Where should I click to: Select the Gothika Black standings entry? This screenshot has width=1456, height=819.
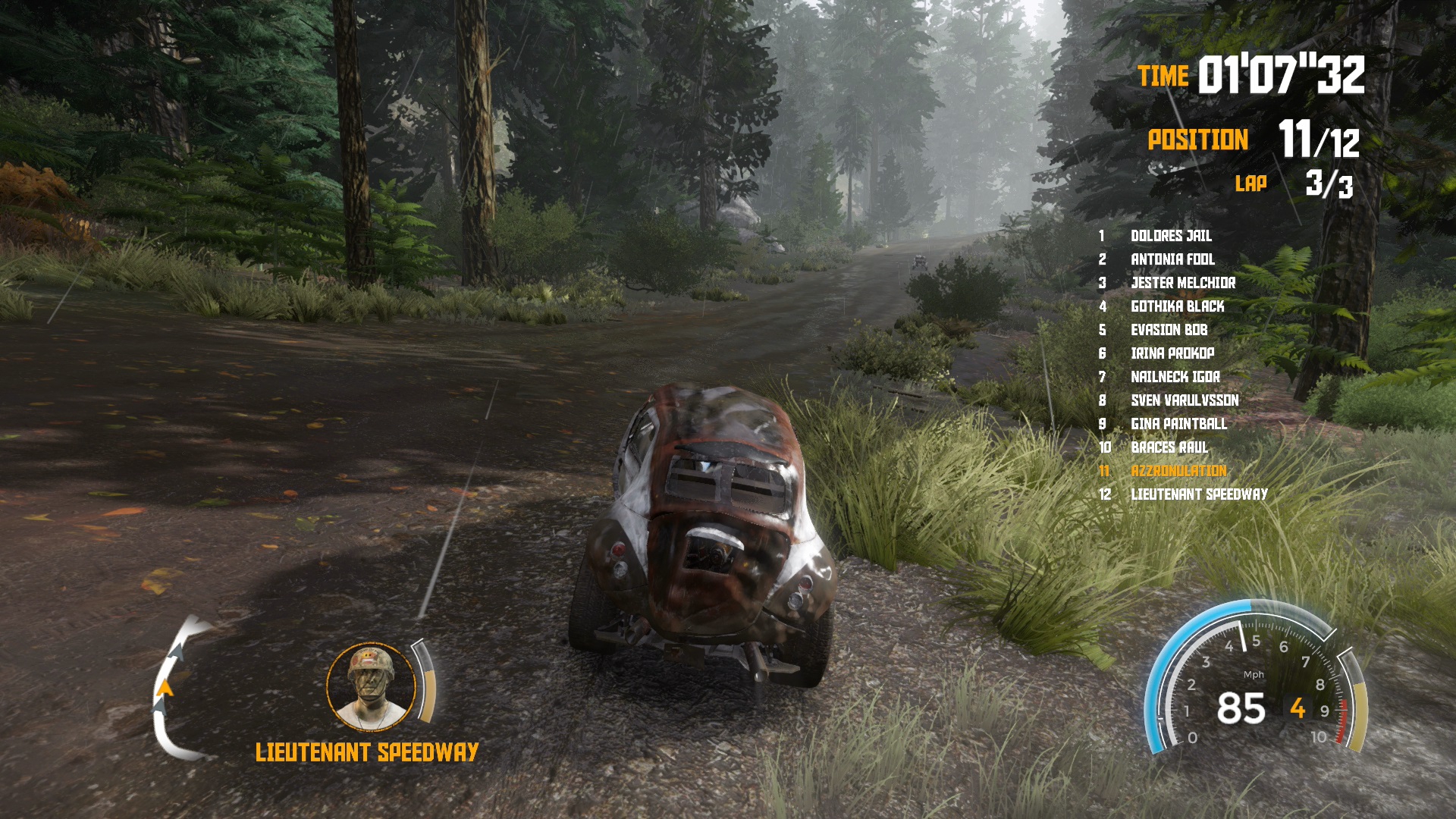(1177, 306)
